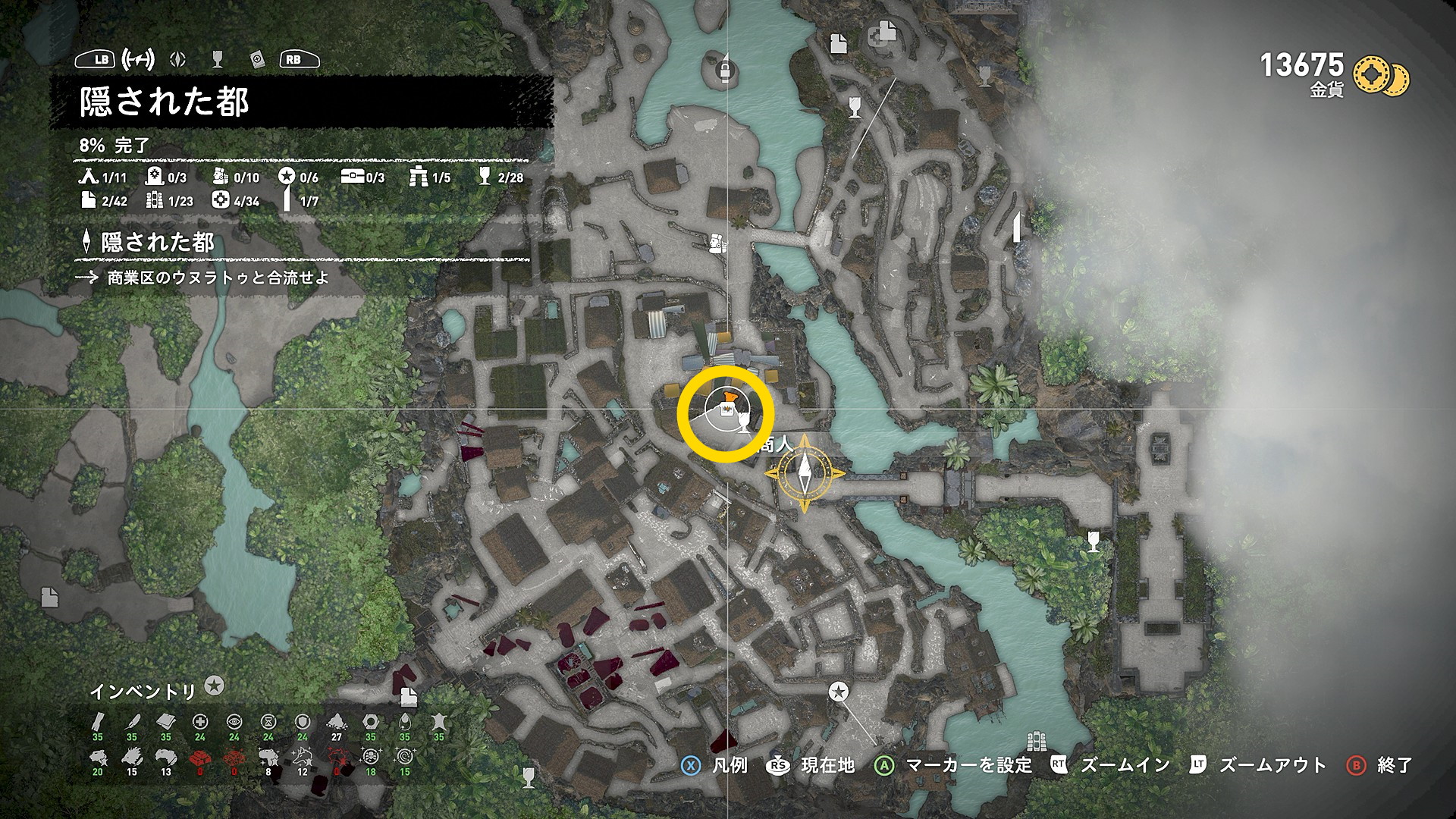Select the monolith obelisk marker on the map

coord(1016,227)
